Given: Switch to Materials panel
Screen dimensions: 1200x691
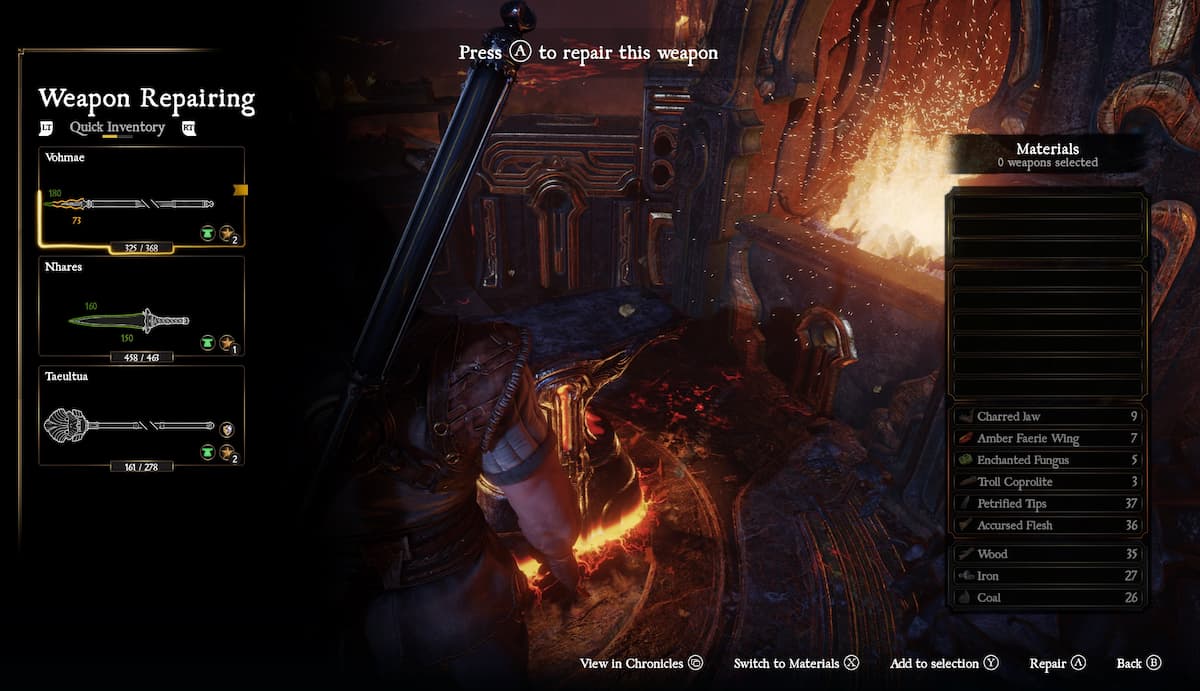Looking at the screenshot, I should [796, 664].
